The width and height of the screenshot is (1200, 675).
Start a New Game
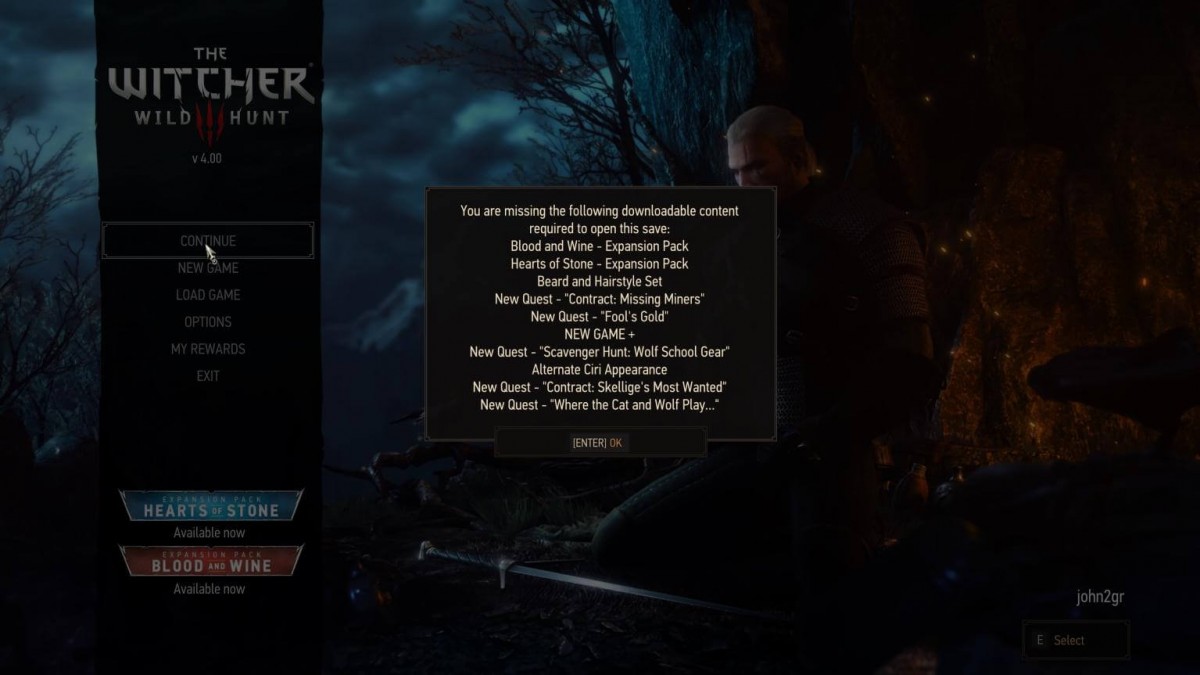[x=208, y=268]
